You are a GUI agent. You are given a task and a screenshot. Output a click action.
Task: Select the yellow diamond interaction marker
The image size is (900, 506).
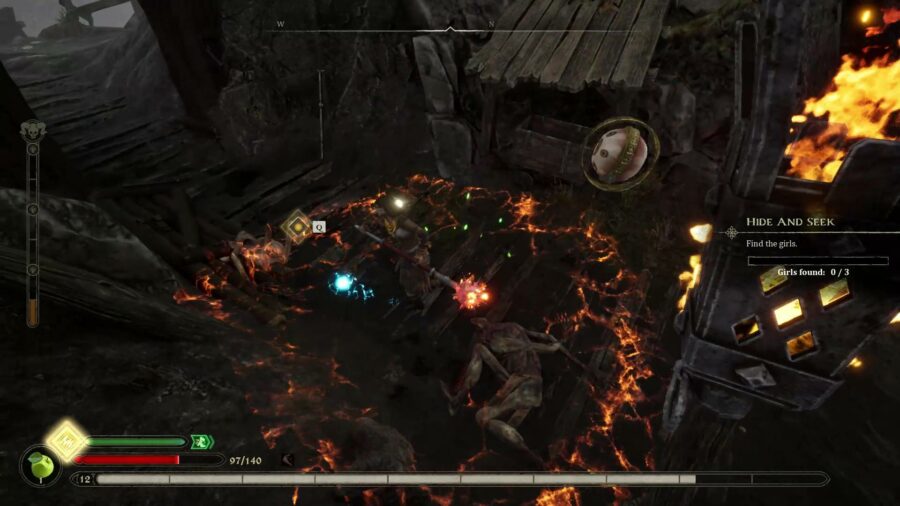point(296,227)
